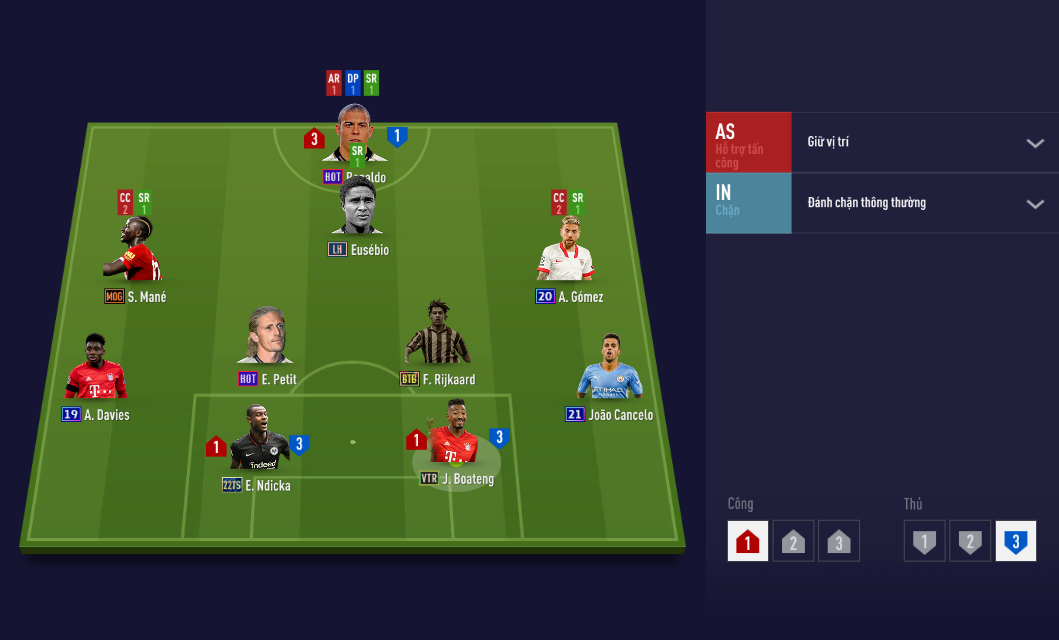1059x640 pixels.
Task: Select midfielder F. Rijkaard
Action: 437,335
